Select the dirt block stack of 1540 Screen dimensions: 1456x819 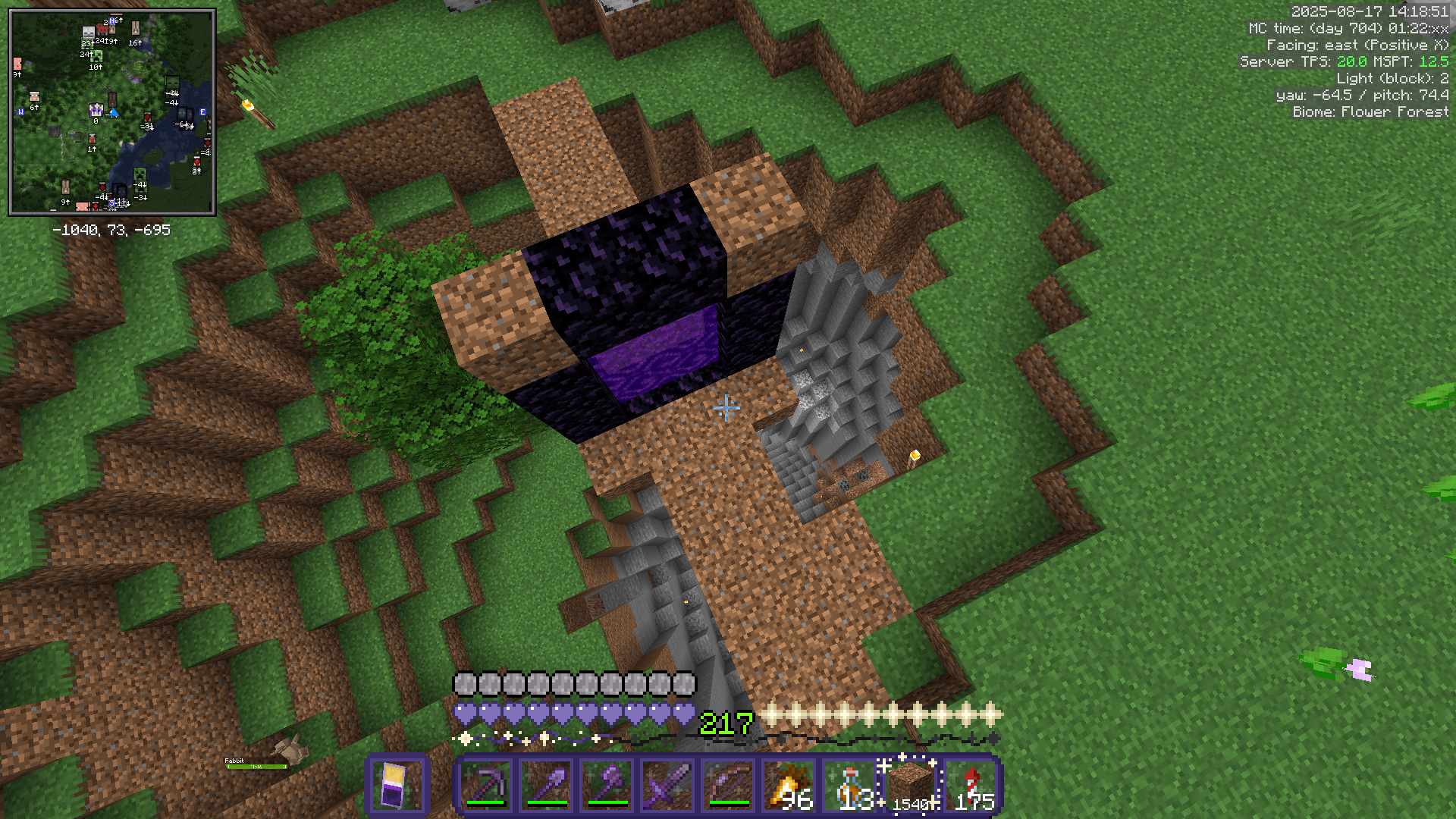coord(908,785)
